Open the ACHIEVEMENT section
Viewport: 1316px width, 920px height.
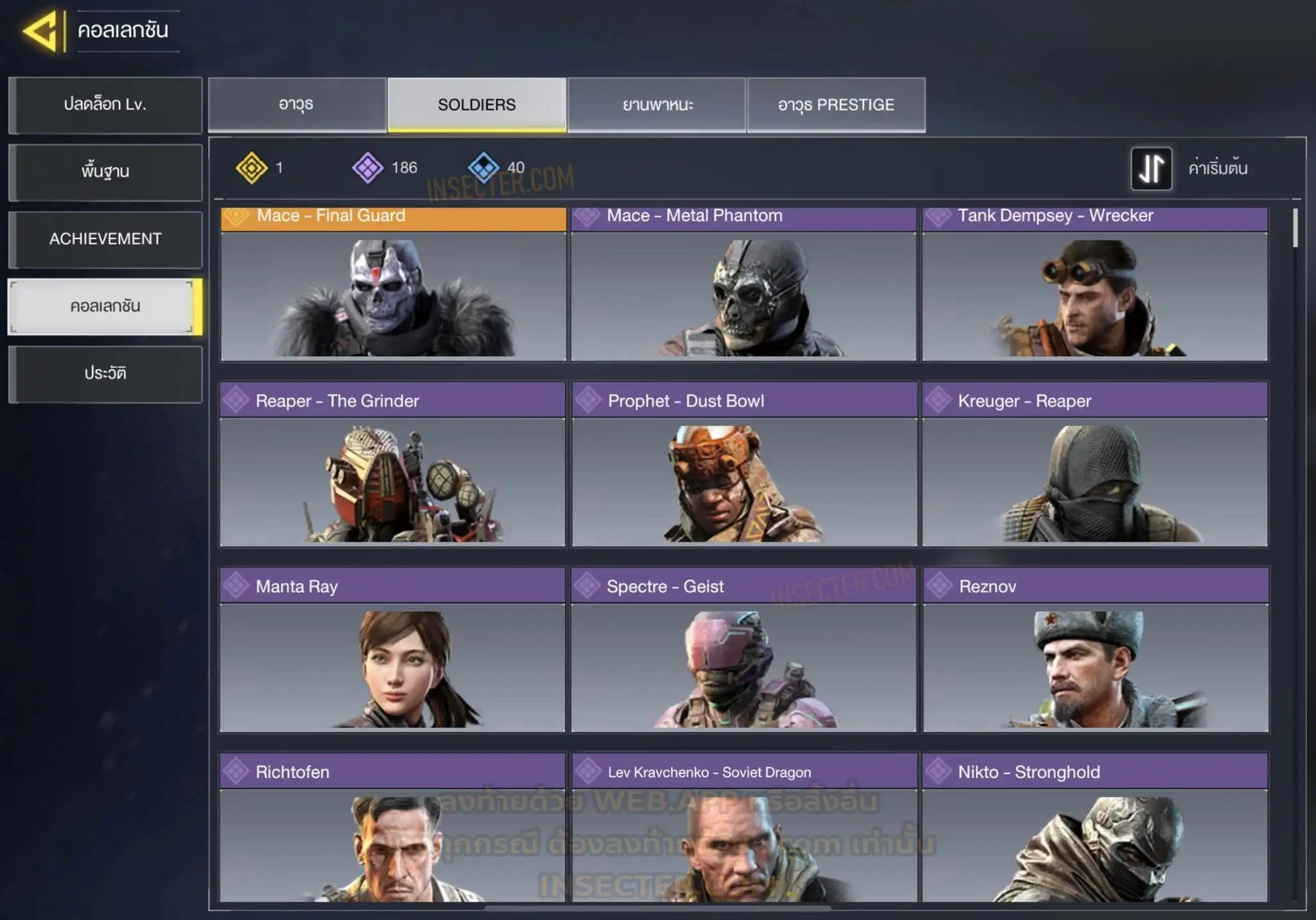pos(105,239)
